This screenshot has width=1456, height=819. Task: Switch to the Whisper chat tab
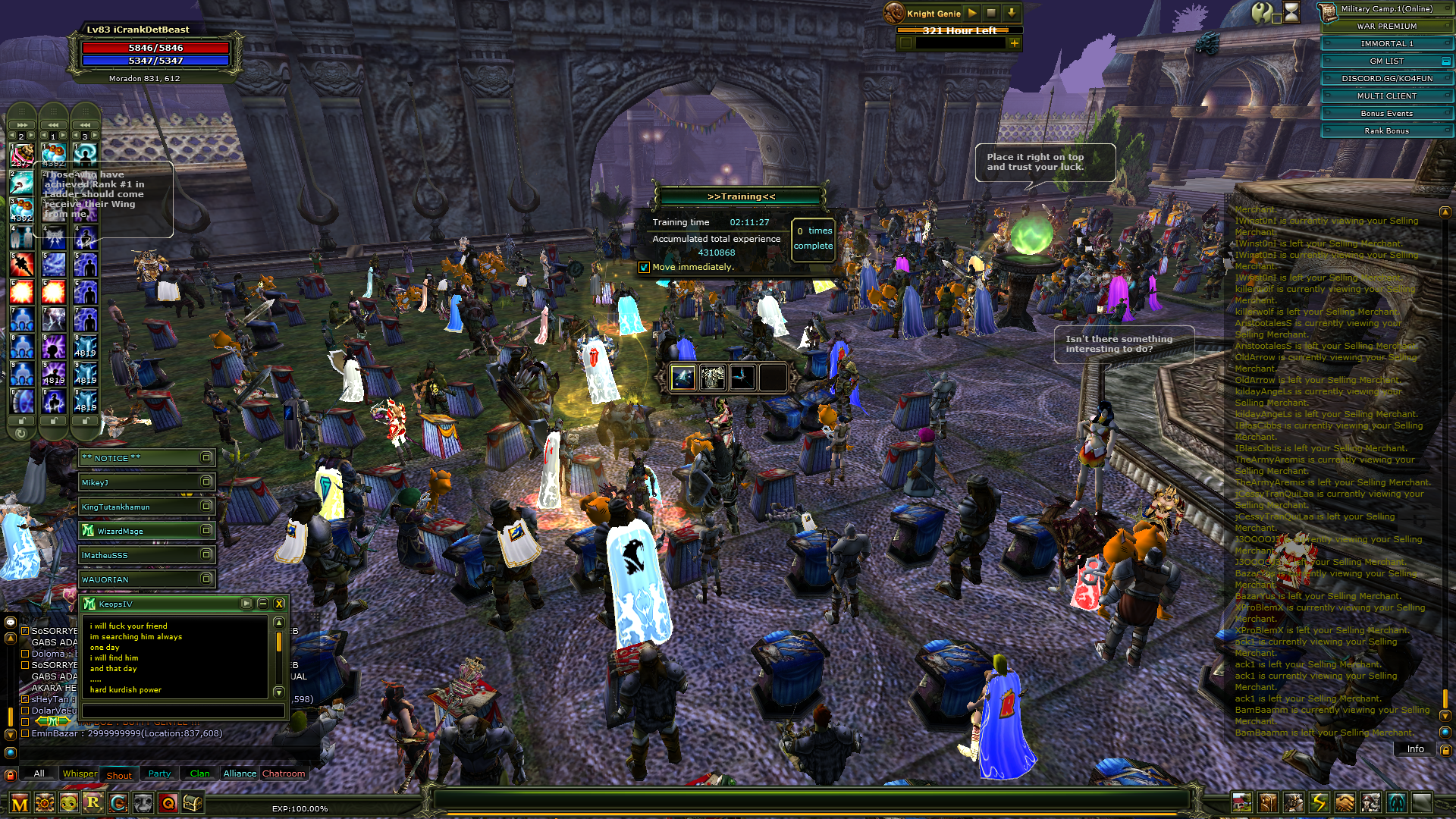(x=80, y=773)
